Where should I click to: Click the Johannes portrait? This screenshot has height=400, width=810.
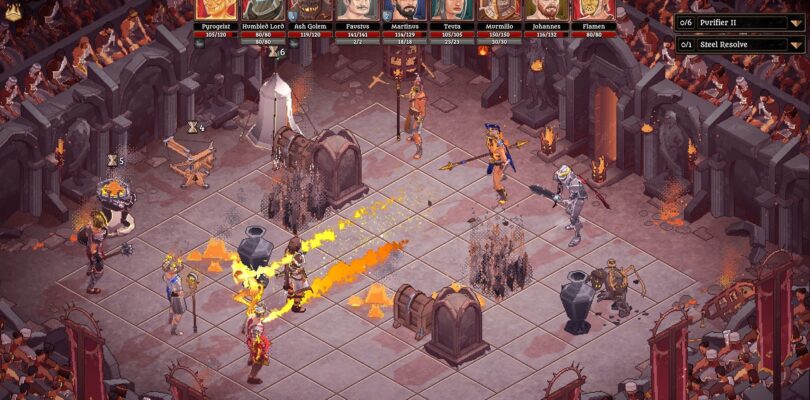click(x=546, y=10)
